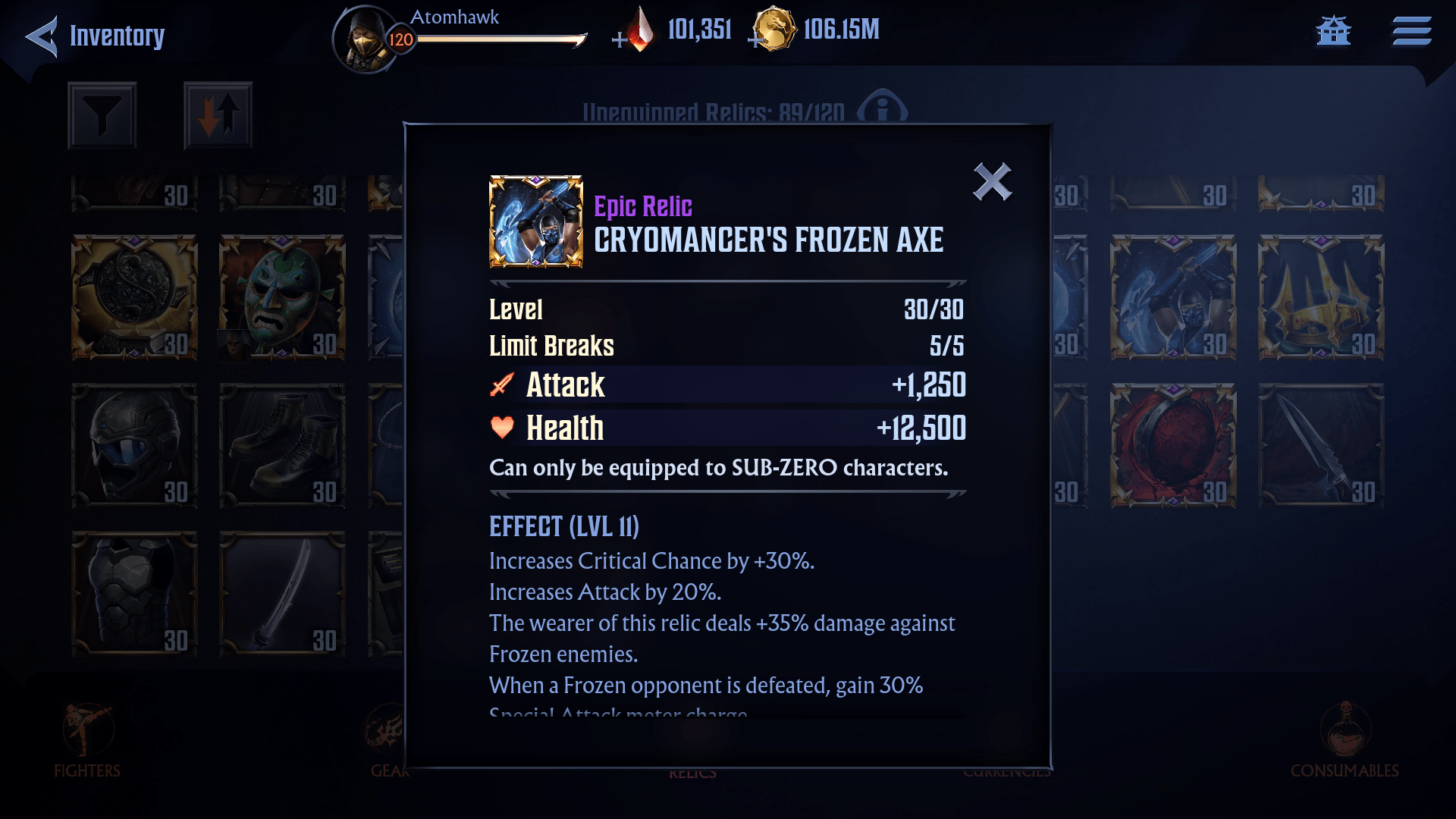1456x819 pixels.
Task: Show info about unequipped relics
Action: (x=882, y=111)
